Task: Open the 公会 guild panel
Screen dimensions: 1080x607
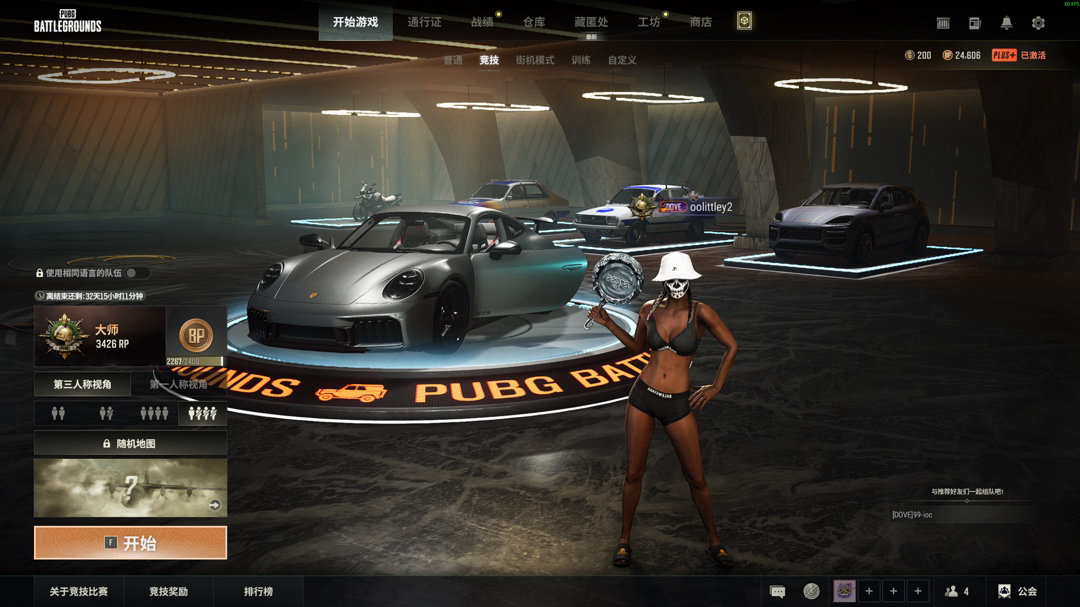Action: coord(1017,591)
